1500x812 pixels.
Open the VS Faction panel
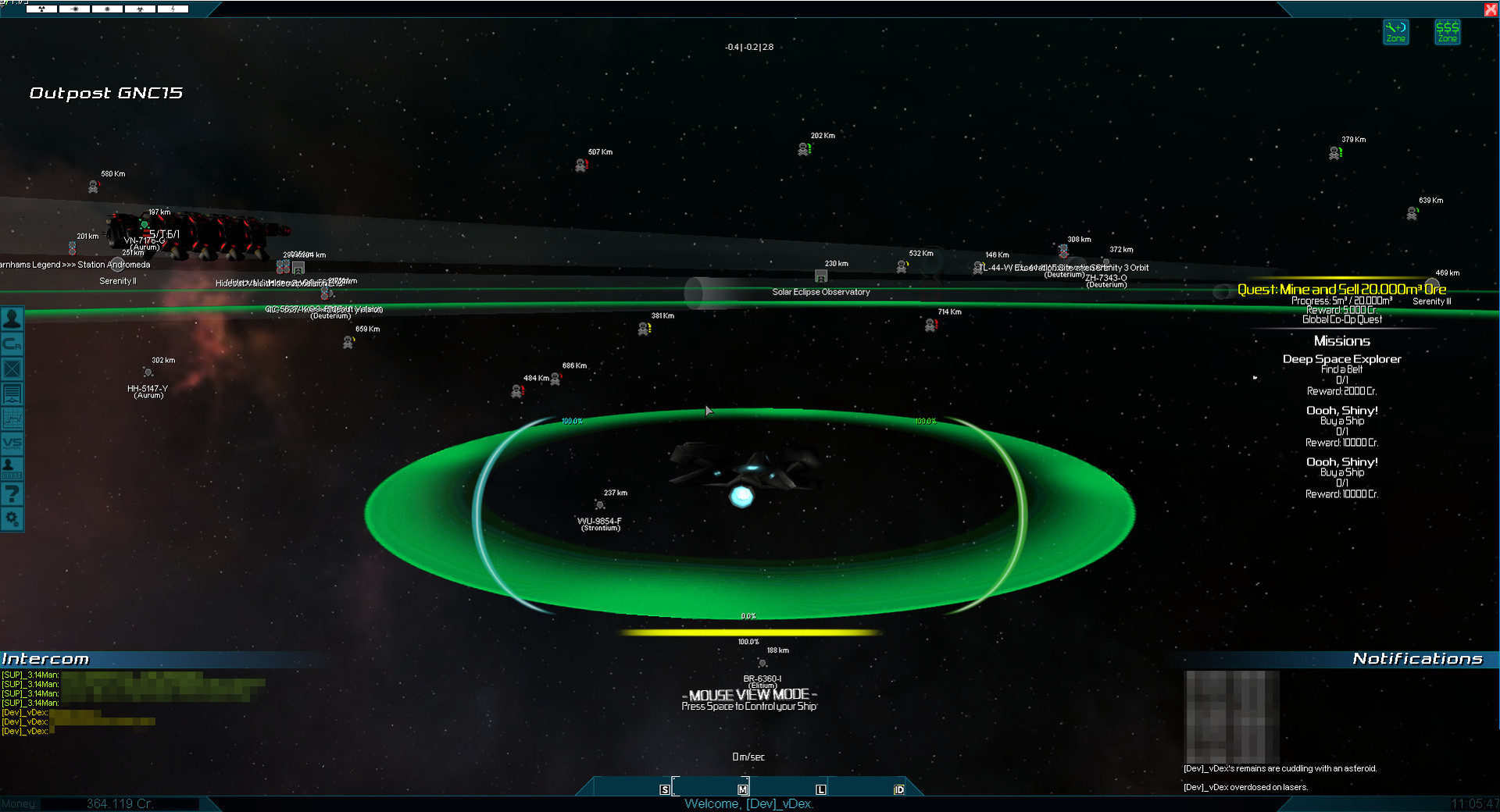pyautogui.click(x=12, y=443)
